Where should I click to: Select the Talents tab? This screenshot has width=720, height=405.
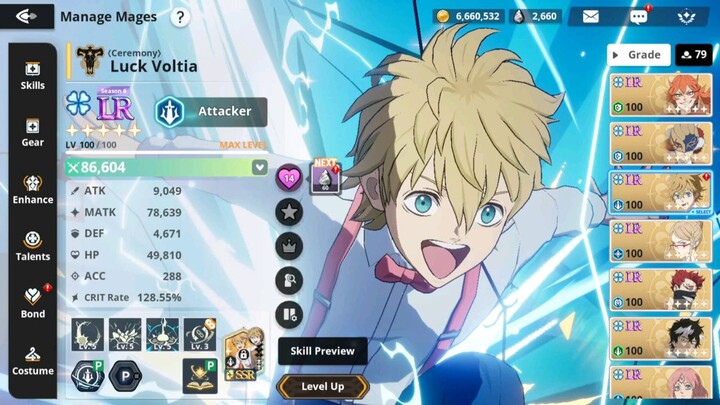click(32, 247)
